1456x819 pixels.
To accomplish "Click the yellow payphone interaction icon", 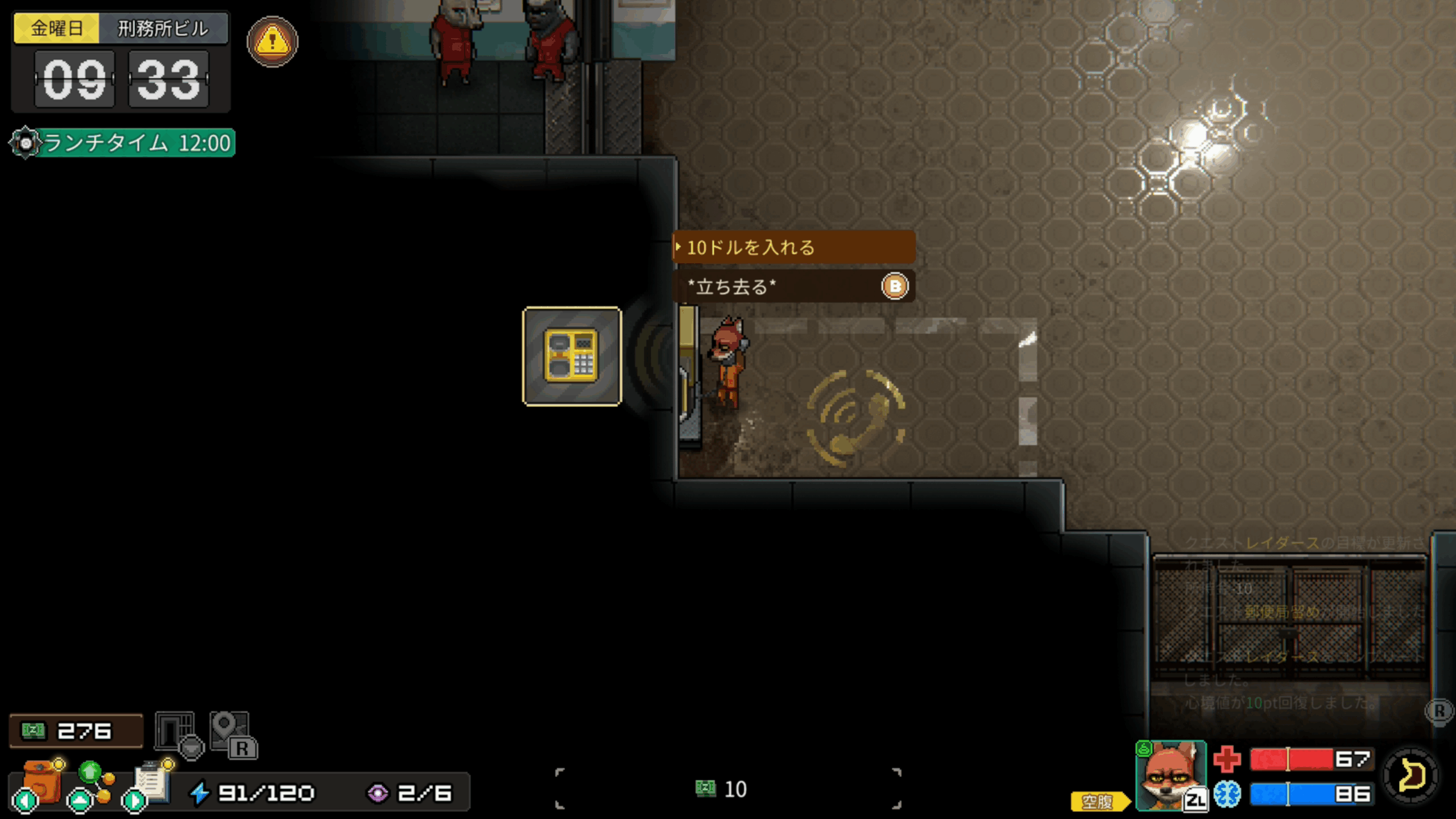I will [x=572, y=357].
